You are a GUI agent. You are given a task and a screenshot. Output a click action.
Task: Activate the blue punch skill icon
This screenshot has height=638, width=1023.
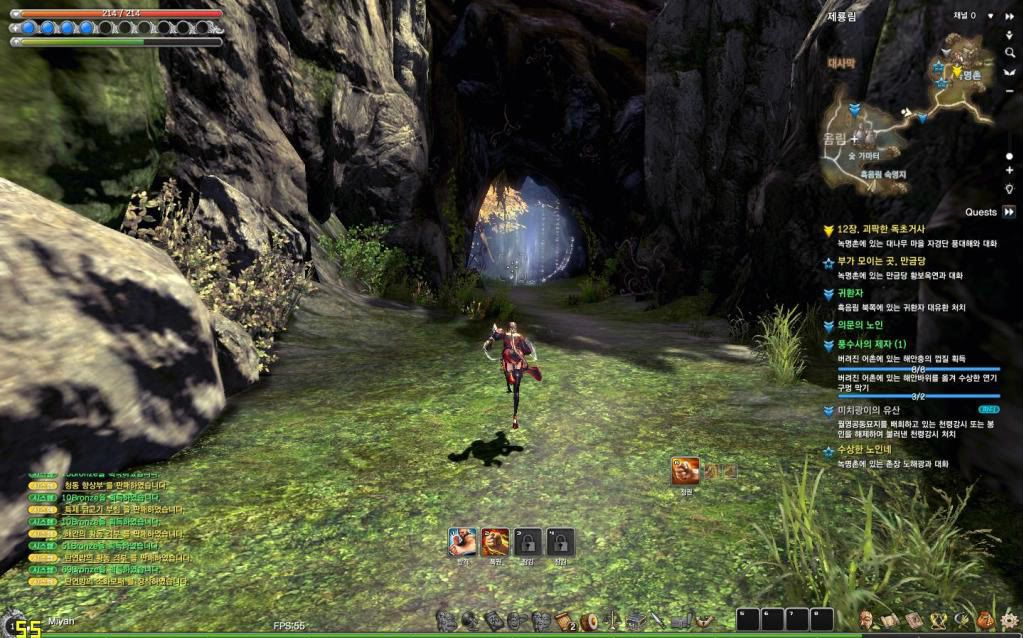[462, 542]
